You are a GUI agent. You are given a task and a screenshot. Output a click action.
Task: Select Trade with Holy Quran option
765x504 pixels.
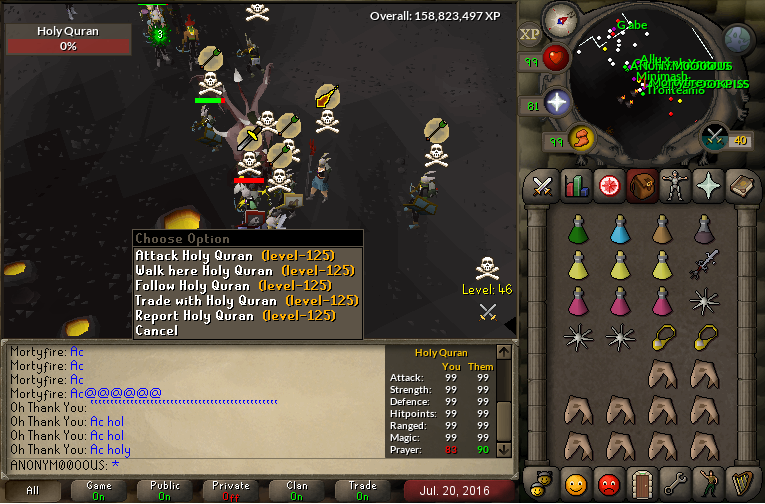coord(246,300)
